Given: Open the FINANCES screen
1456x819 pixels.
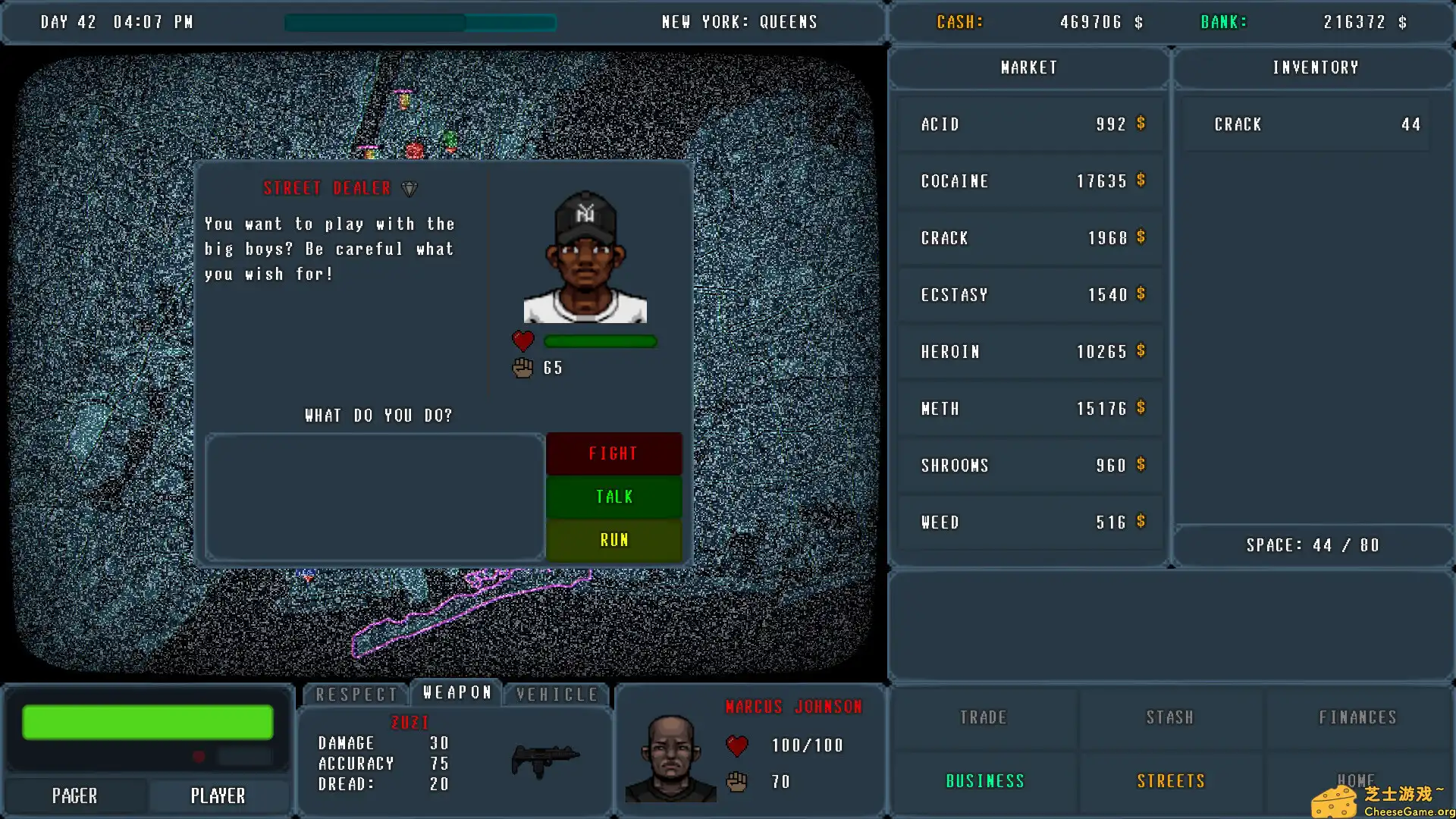Looking at the screenshot, I should click(x=1357, y=717).
